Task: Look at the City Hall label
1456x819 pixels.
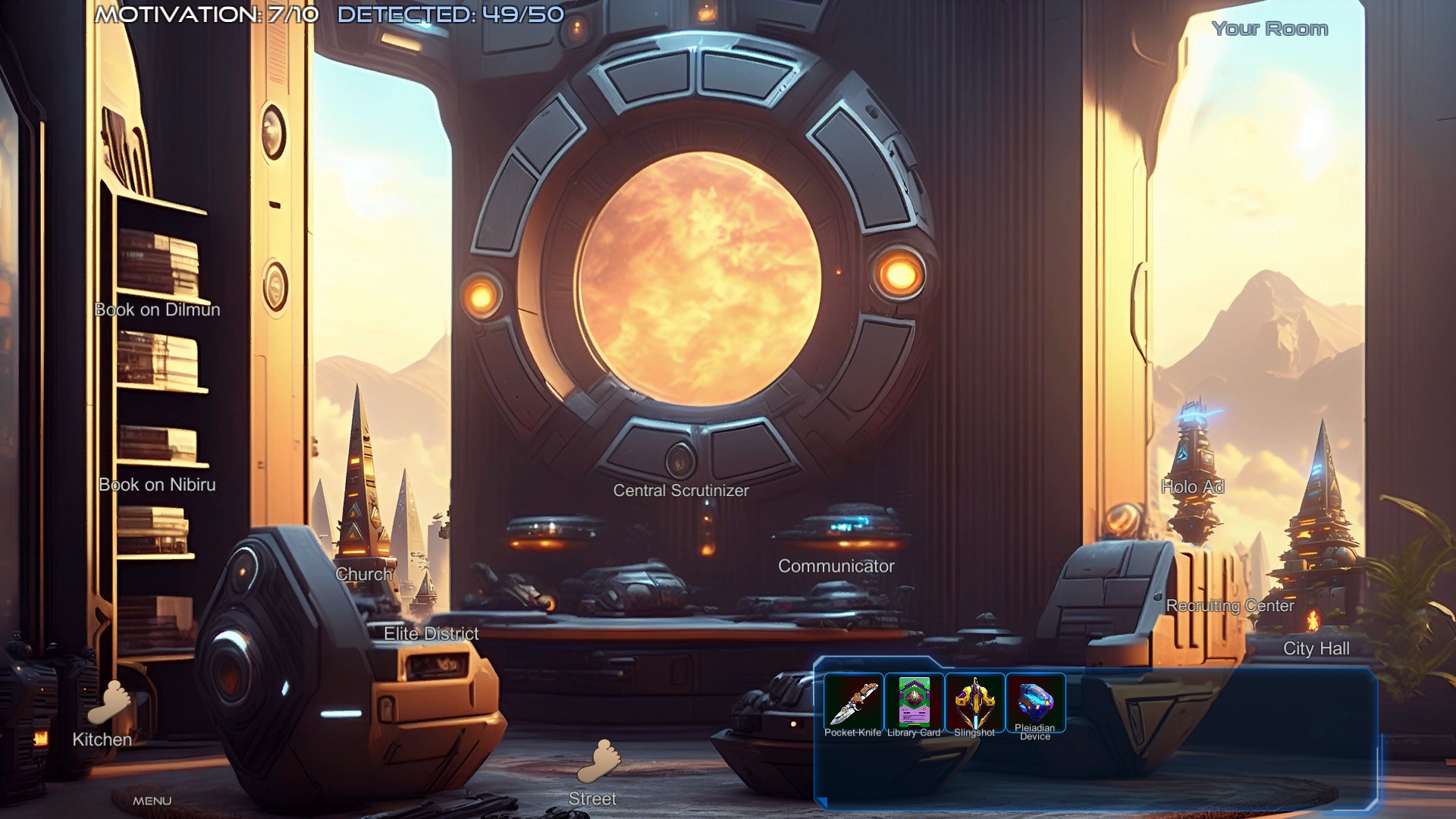Action: [x=1316, y=648]
